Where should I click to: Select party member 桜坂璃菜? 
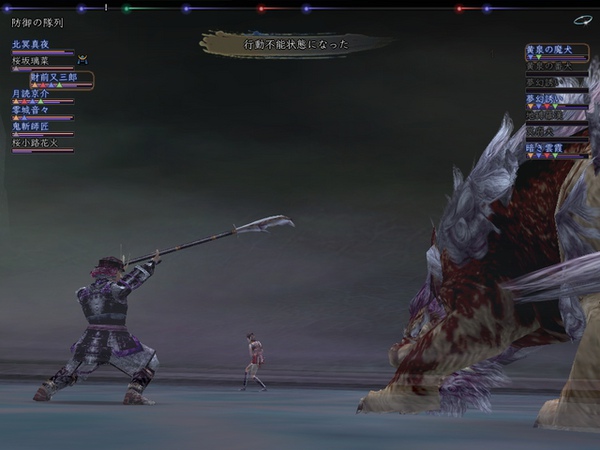pyautogui.click(x=31, y=61)
